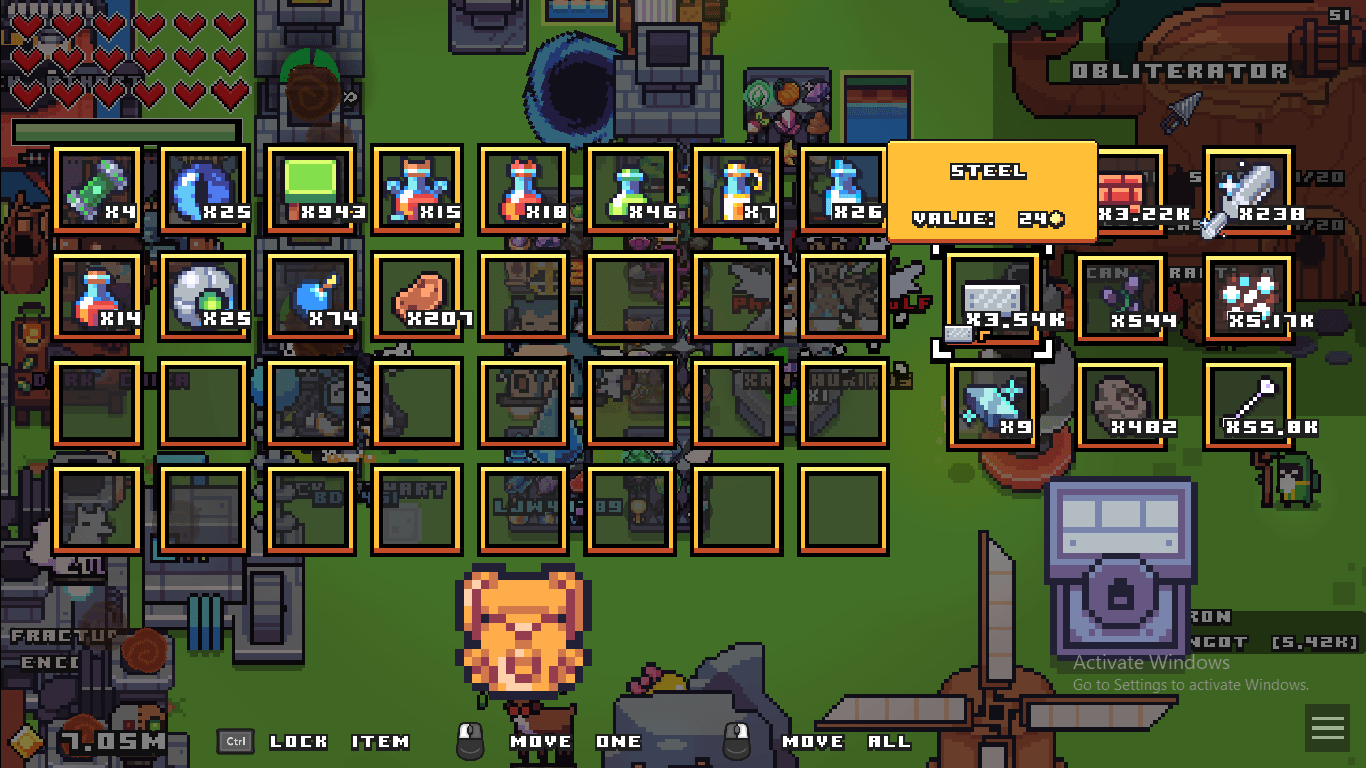This screenshot has width=1366, height=768.
Task: Click the sky ore stack showing x5.17K
Action: coord(1247,297)
